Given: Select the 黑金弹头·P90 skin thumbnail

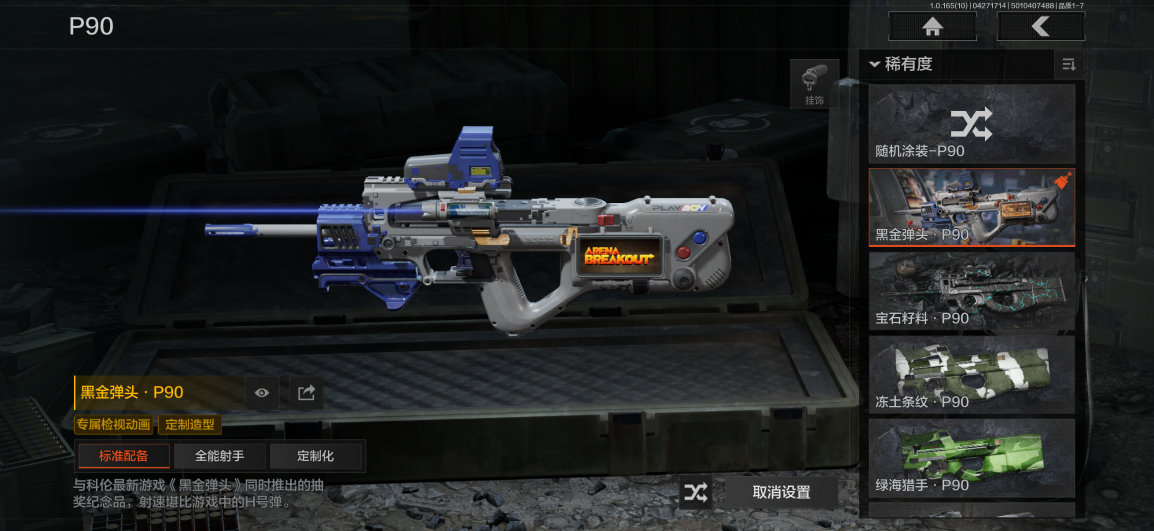Looking at the screenshot, I should [x=971, y=207].
